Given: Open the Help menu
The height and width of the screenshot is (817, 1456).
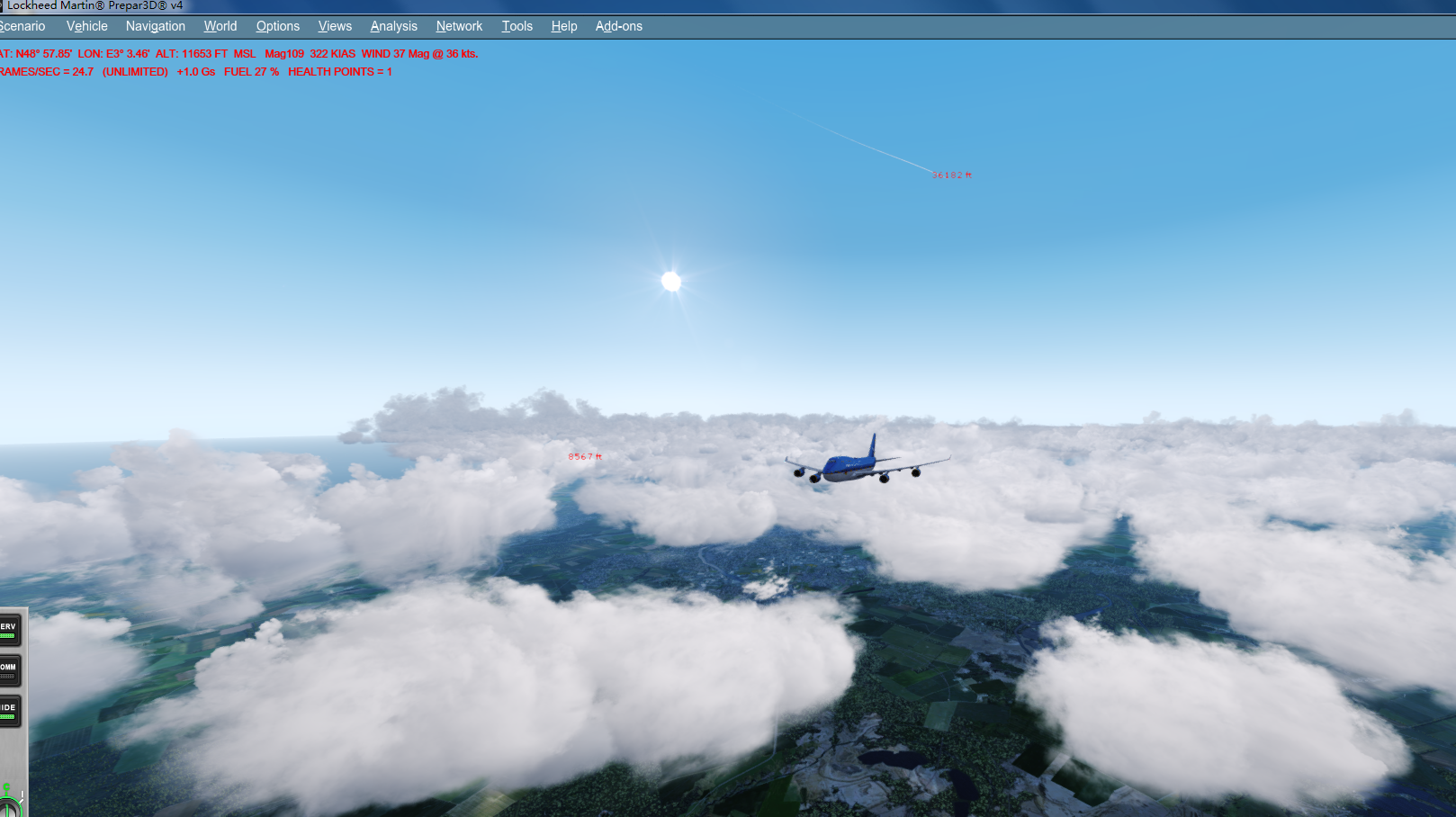Looking at the screenshot, I should (563, 26).
